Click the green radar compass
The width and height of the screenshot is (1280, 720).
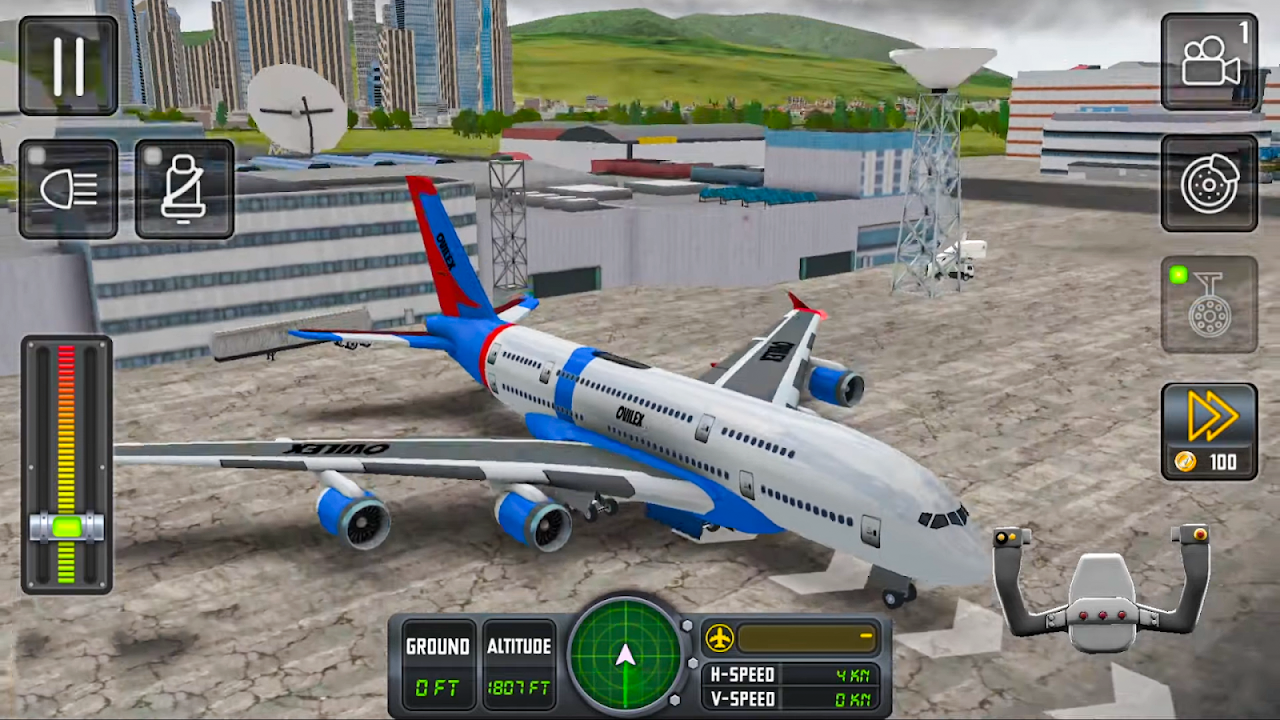[626, 655]
